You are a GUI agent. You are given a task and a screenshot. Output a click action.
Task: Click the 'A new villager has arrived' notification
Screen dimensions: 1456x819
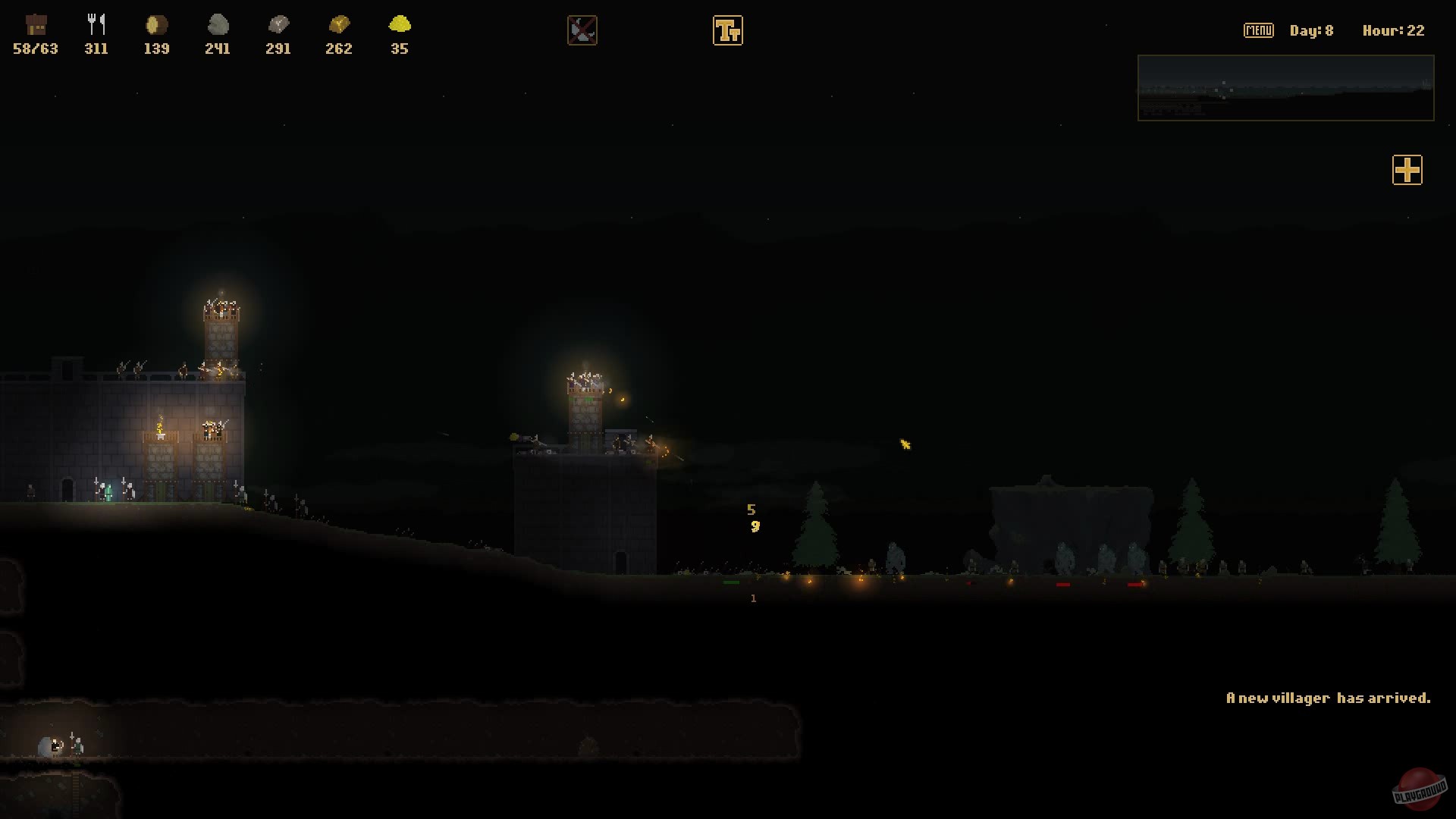tap(1330, 698)
